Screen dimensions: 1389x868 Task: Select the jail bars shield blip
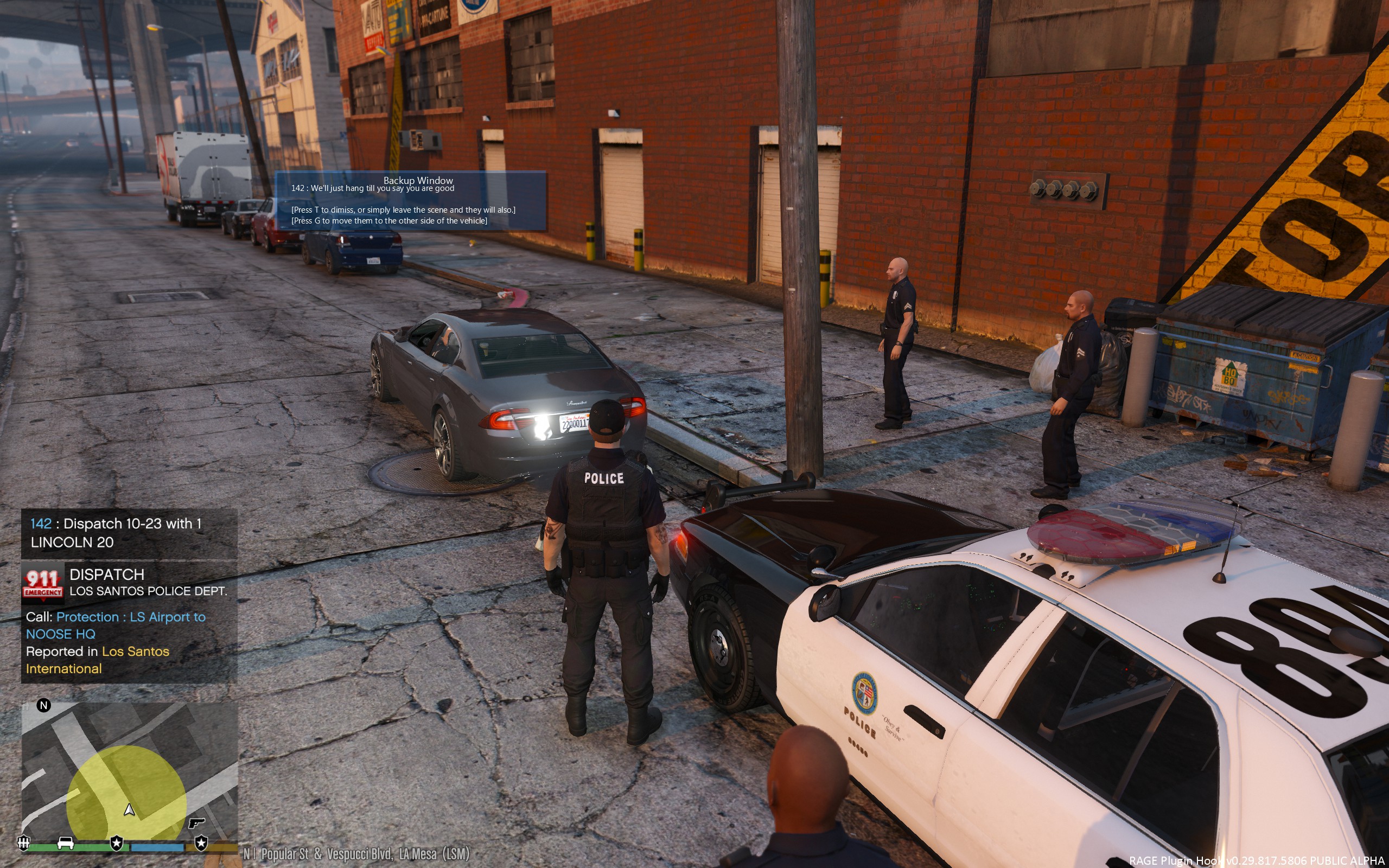pos(23,843)
